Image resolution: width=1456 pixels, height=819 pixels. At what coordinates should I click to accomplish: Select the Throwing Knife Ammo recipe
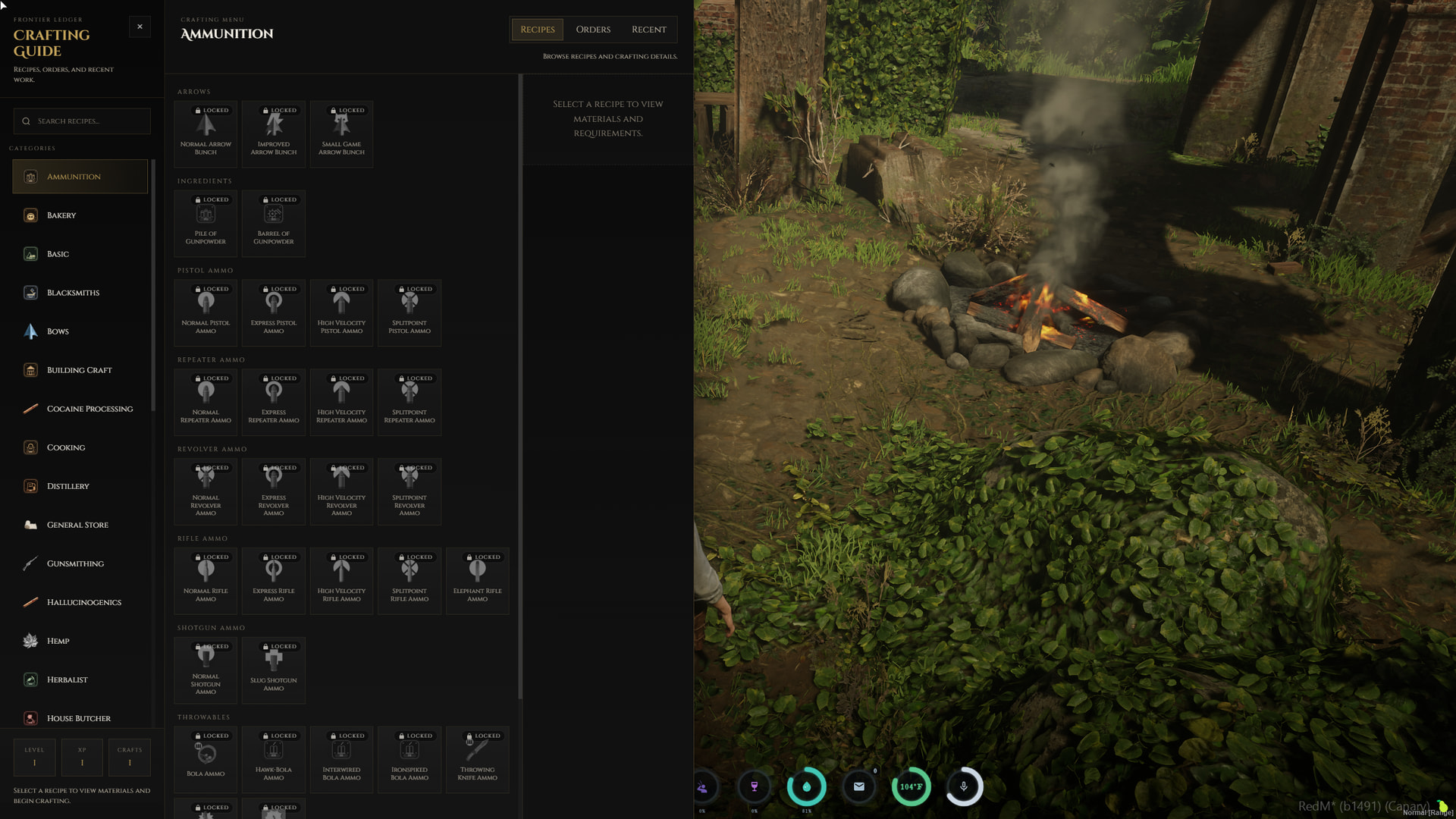(x=478, y=760)
